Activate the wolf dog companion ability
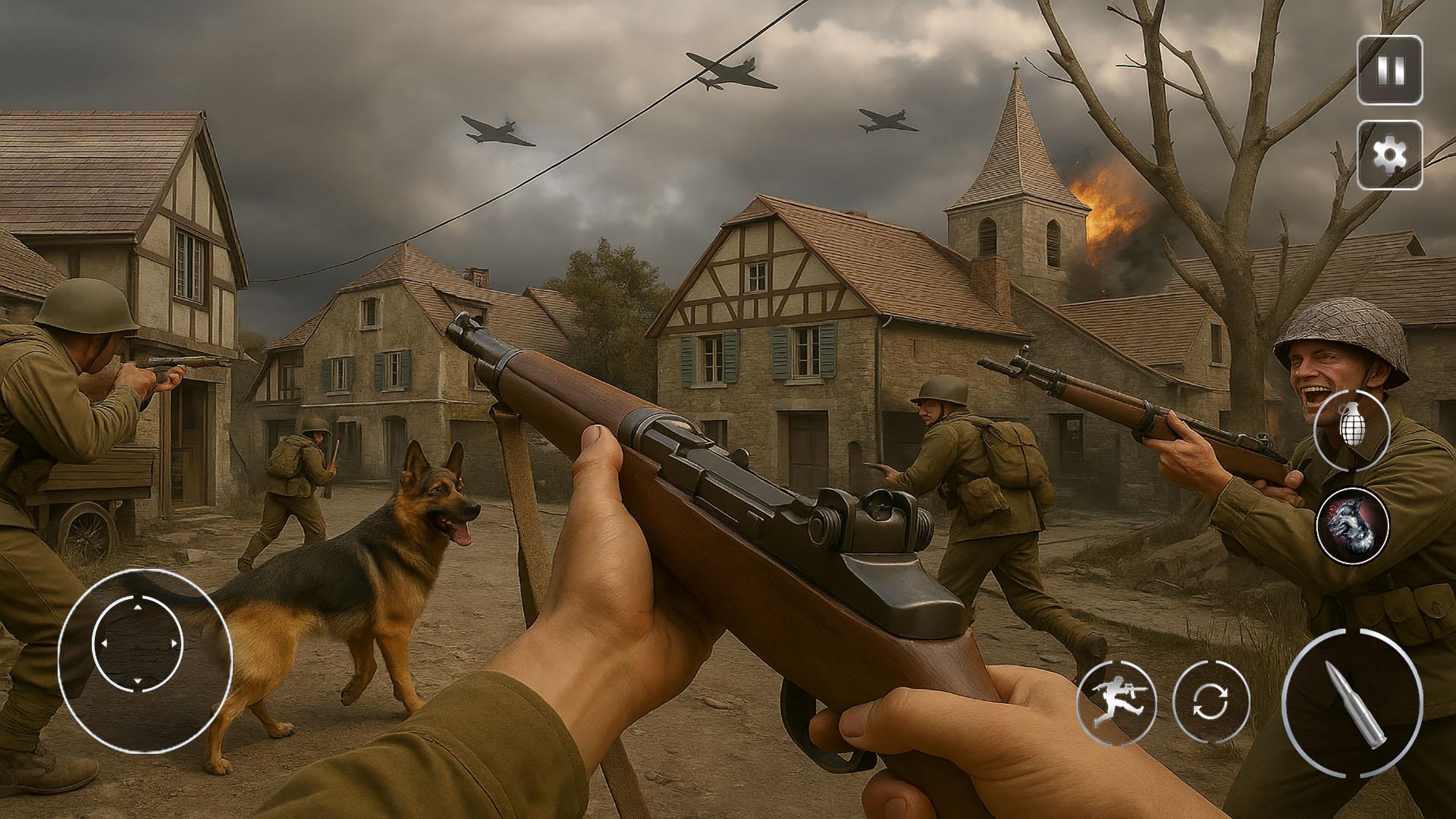The image size is (1456, 819). tap(1352, 525)
